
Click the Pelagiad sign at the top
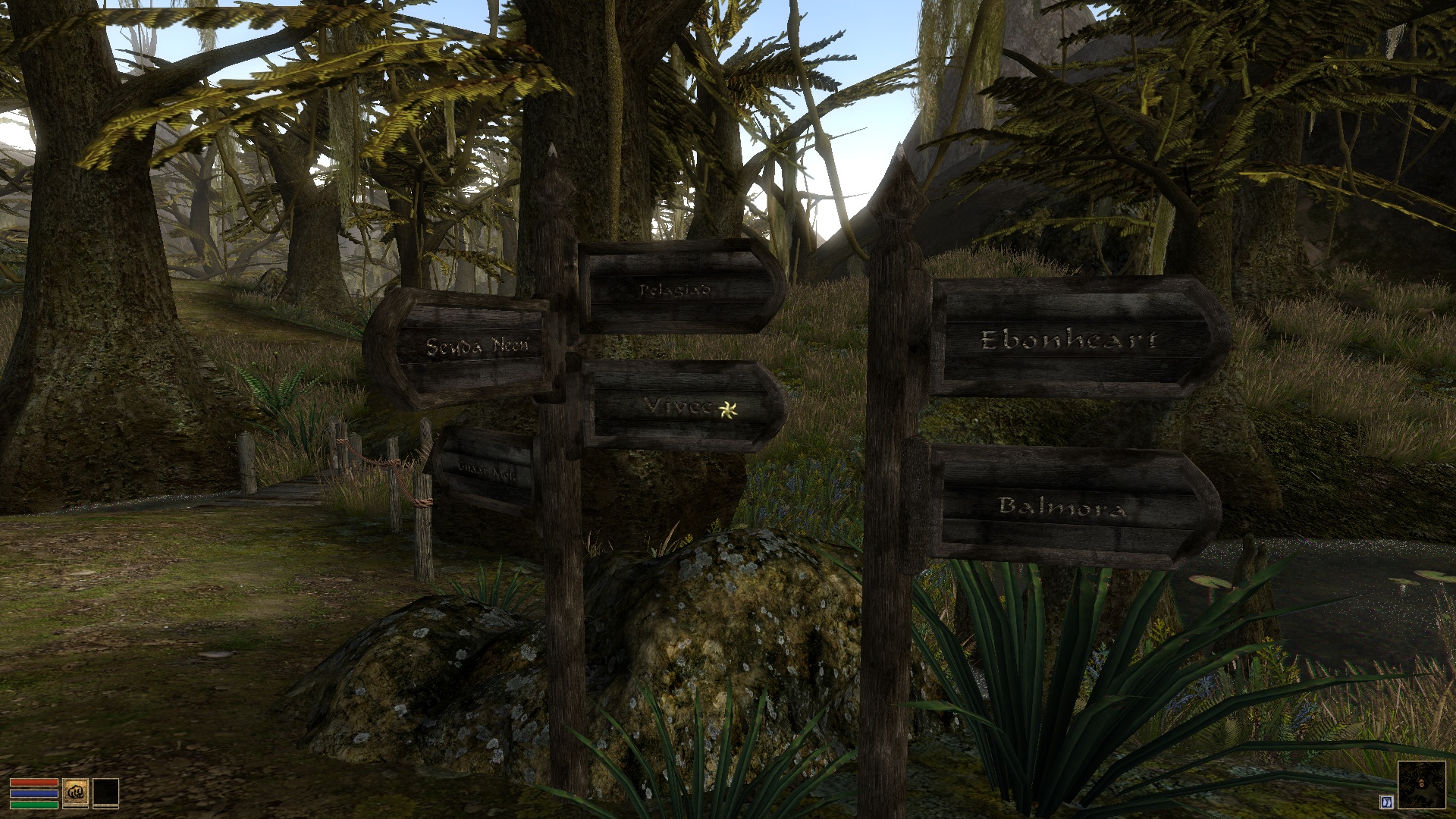673,288
